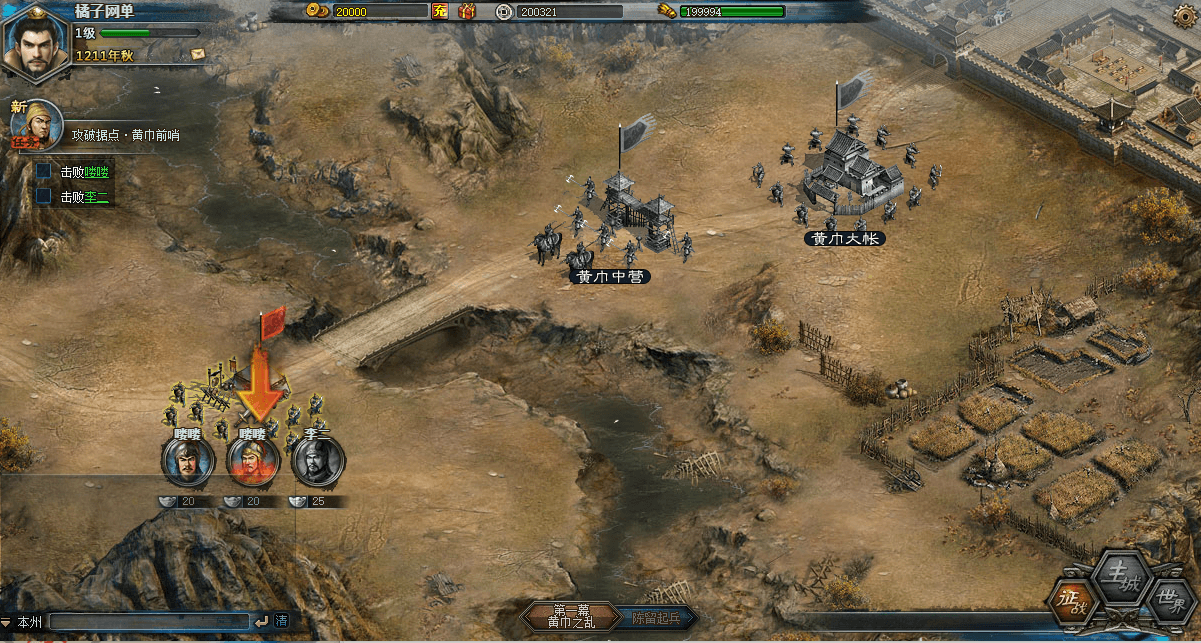Select the 攻破据点·黄巾前哨 quest tracker
The height and width of the screenshot is (643, 1201).
(x=125, y=135)
